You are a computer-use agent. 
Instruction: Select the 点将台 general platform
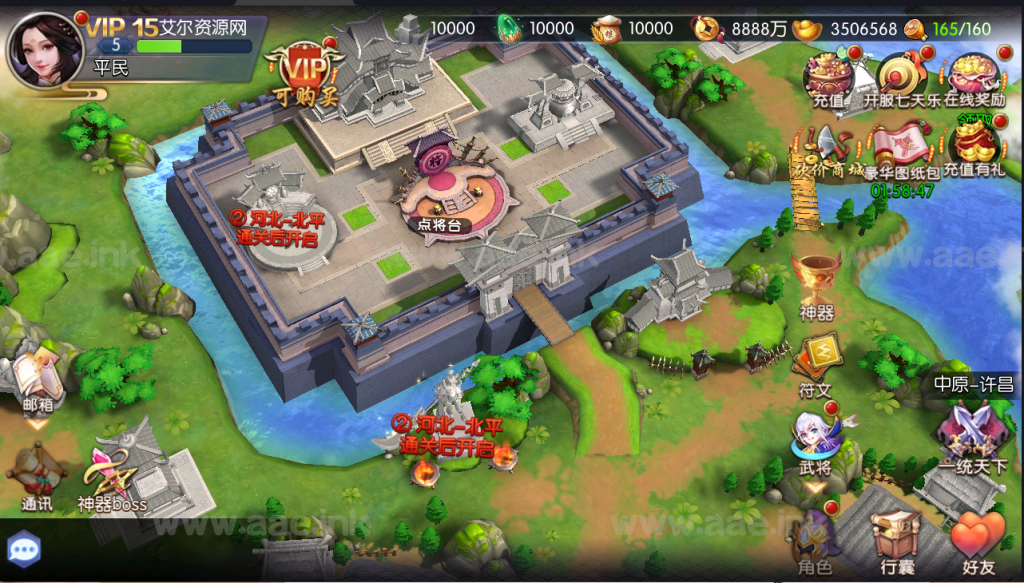click(440, 200)
